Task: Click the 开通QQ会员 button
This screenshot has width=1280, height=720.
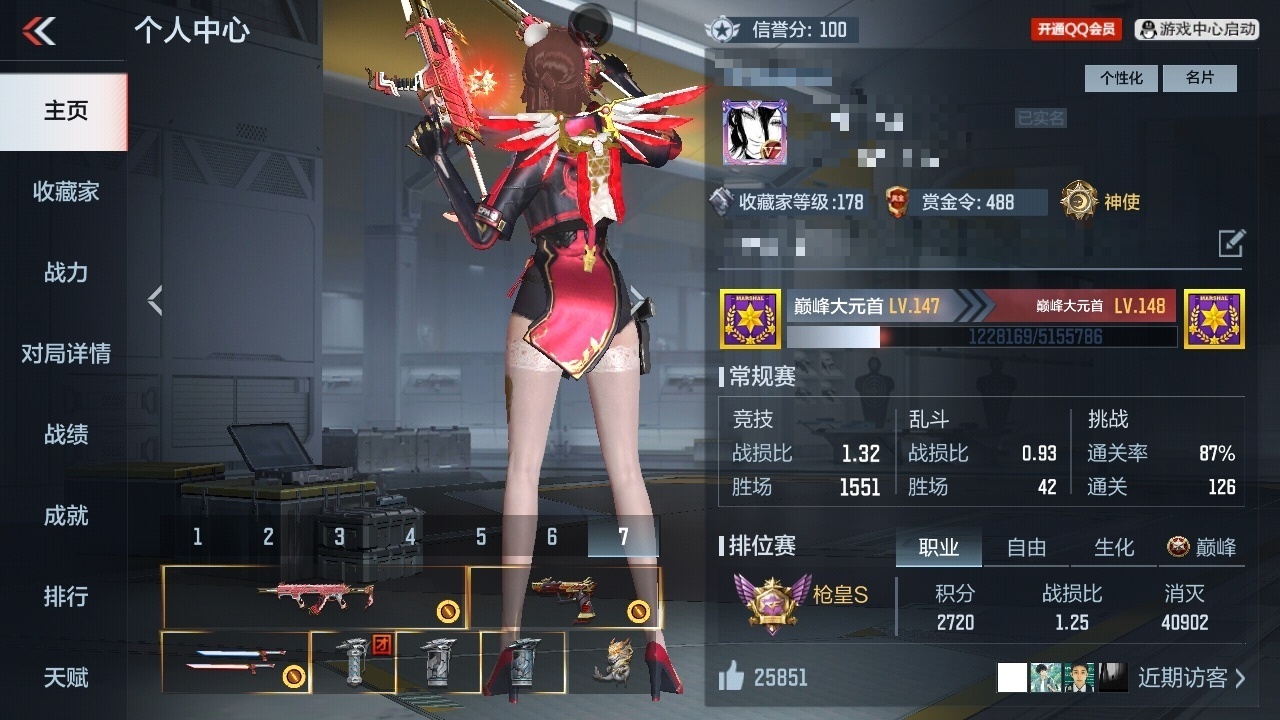Action: click(1076, 30)
